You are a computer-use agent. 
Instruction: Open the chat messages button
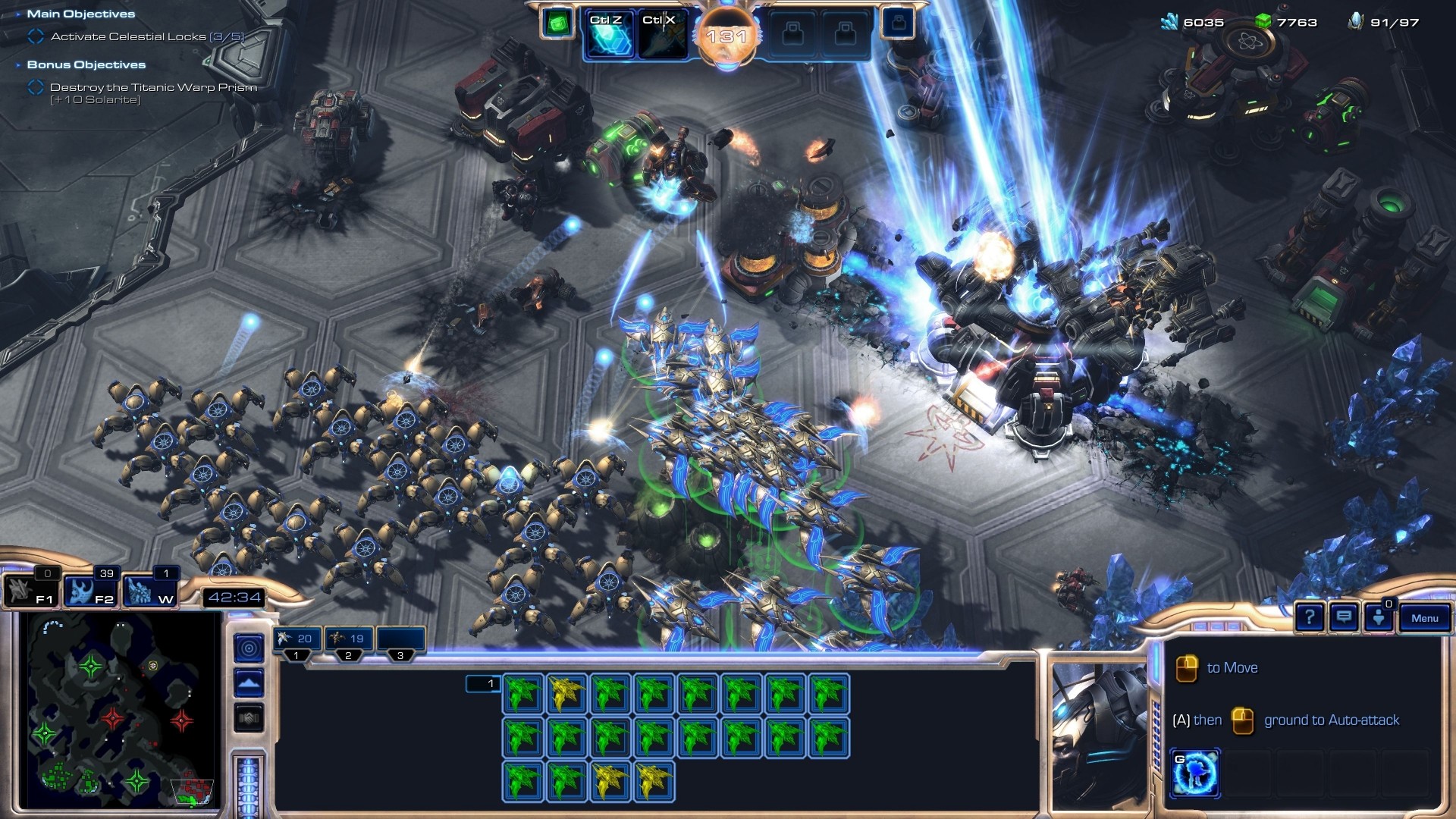coord(1344,617)
